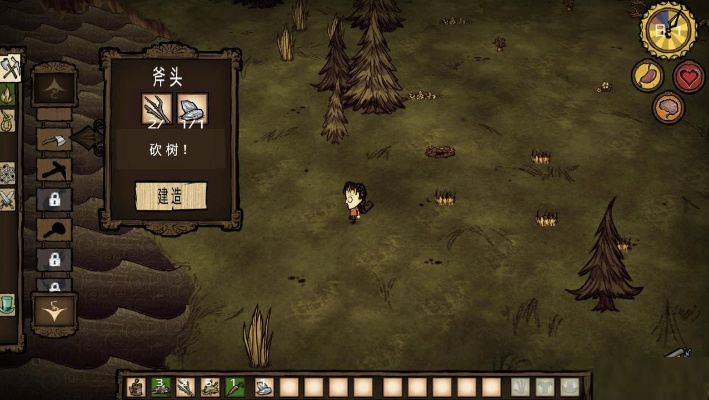Select the pickaxe recipe in crafting list
709x400 pixels.
point(54,169)
